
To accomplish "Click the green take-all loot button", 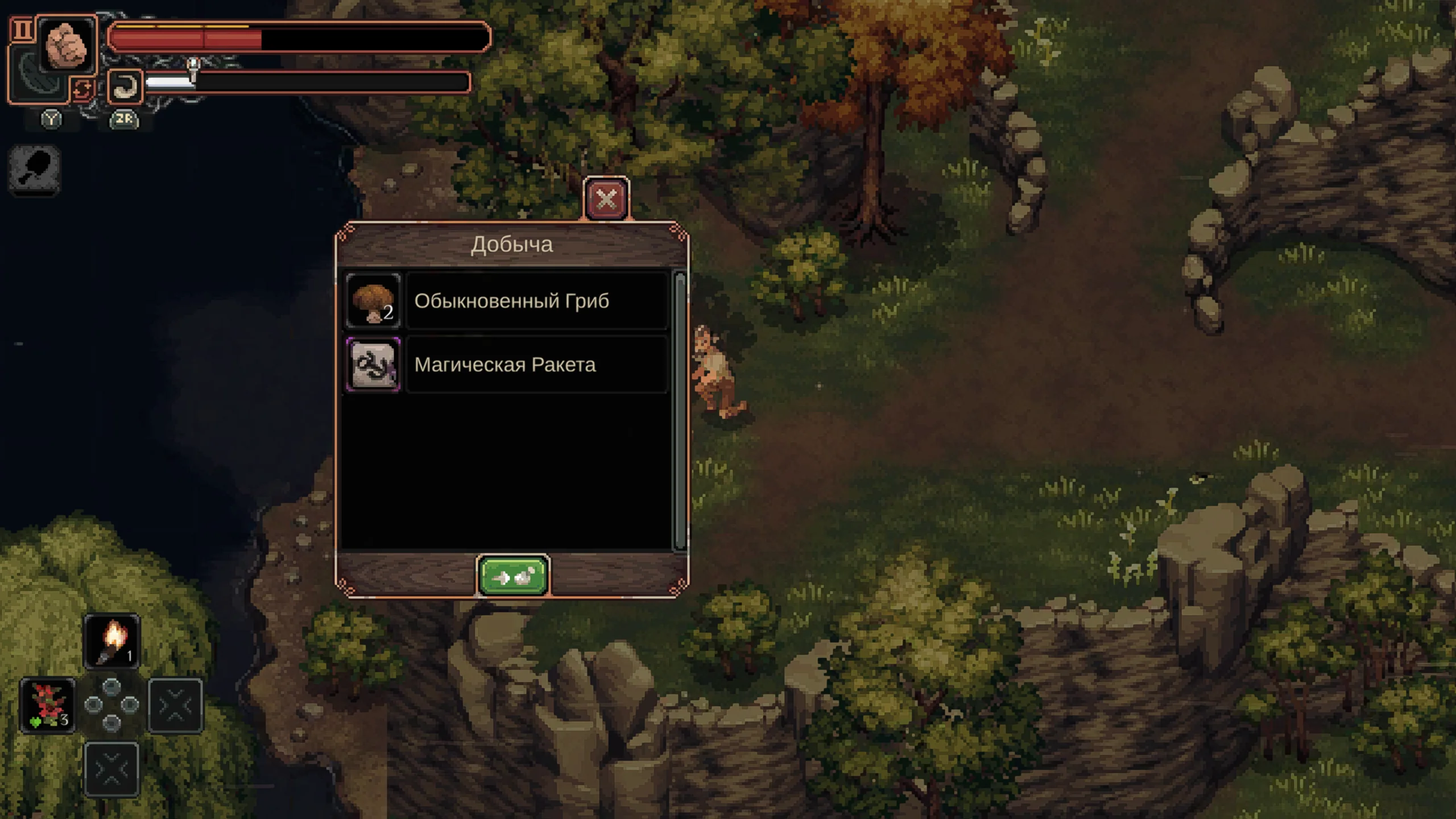I will 513,577.
